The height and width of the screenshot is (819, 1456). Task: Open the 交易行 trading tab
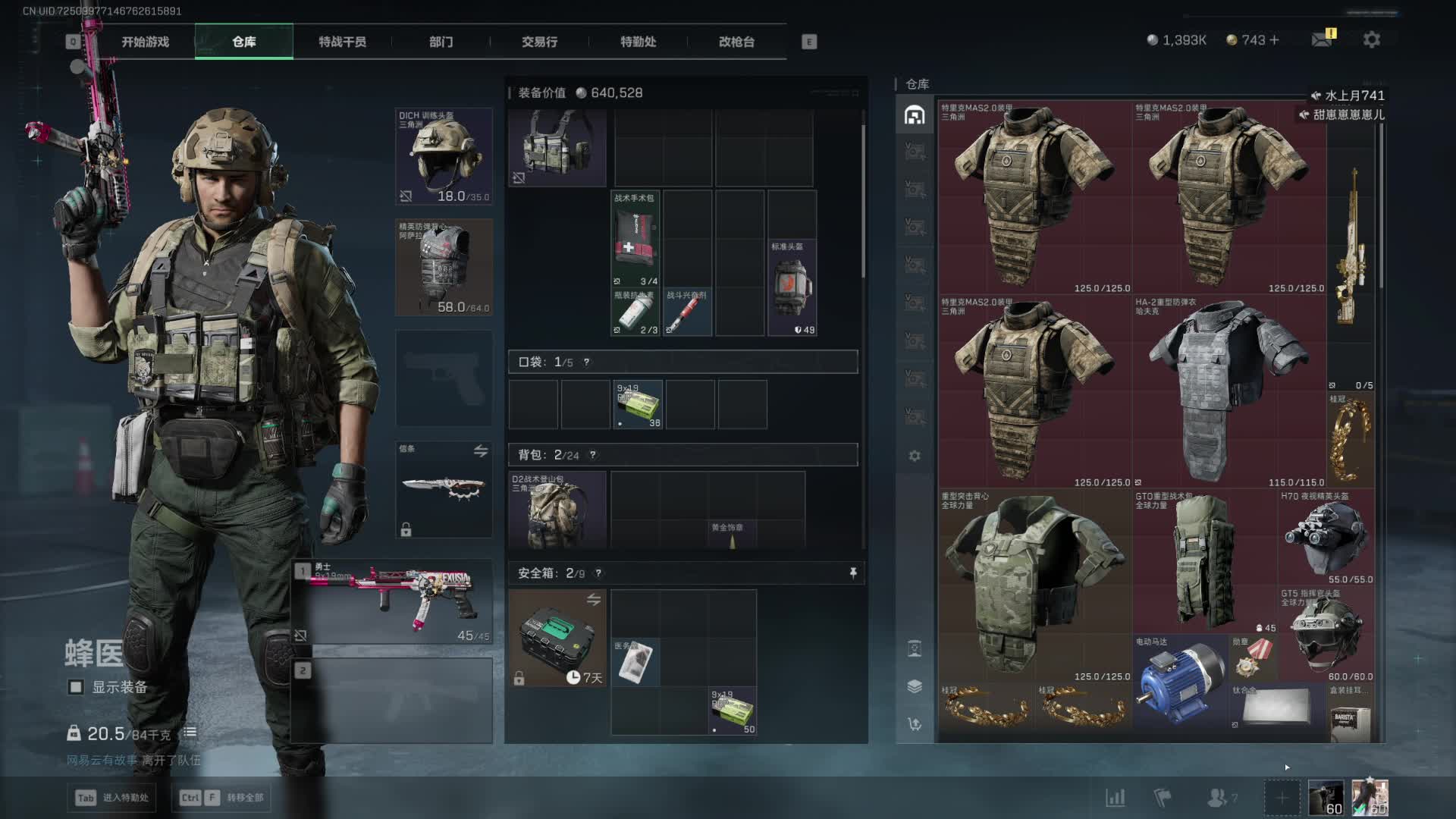539,42
